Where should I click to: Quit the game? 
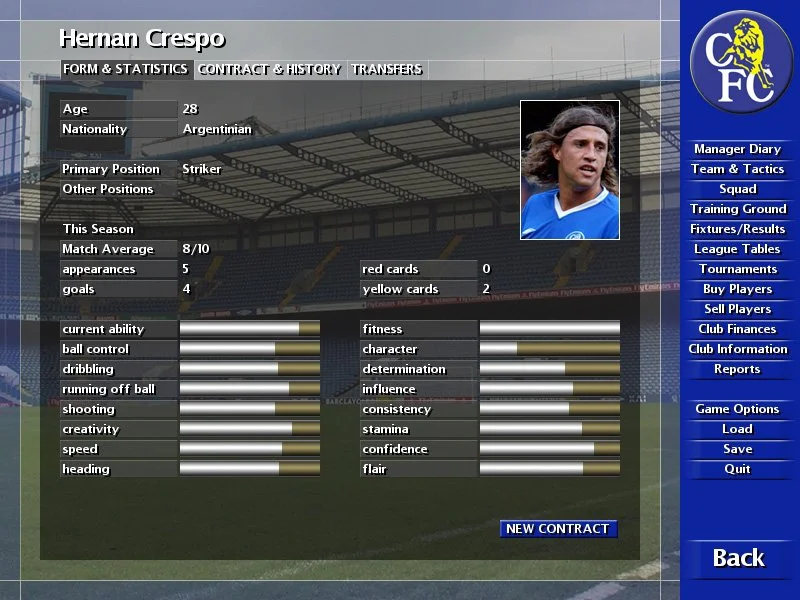pos(738,469)
